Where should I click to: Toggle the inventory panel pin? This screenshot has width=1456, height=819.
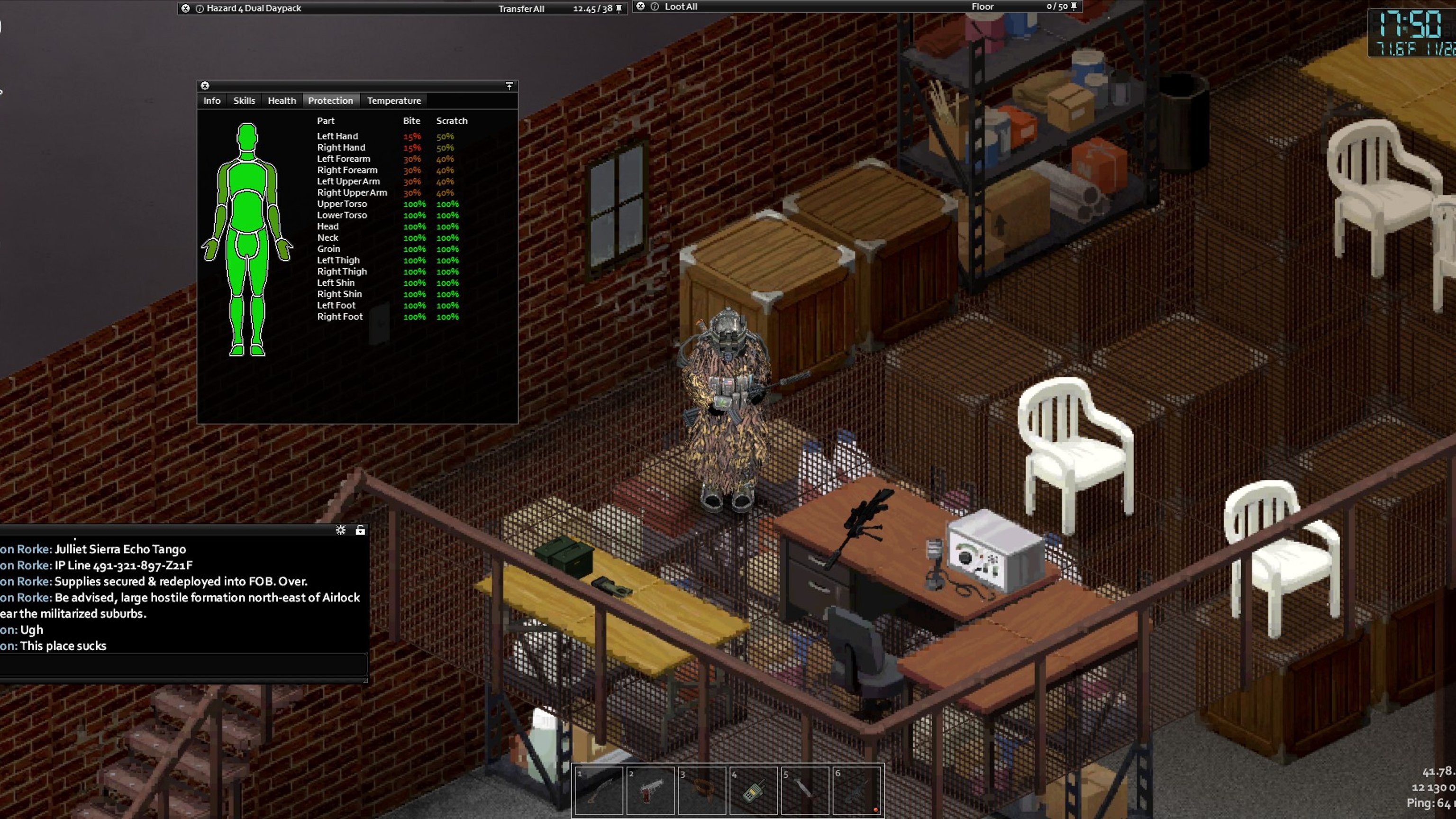coord(619,9)
